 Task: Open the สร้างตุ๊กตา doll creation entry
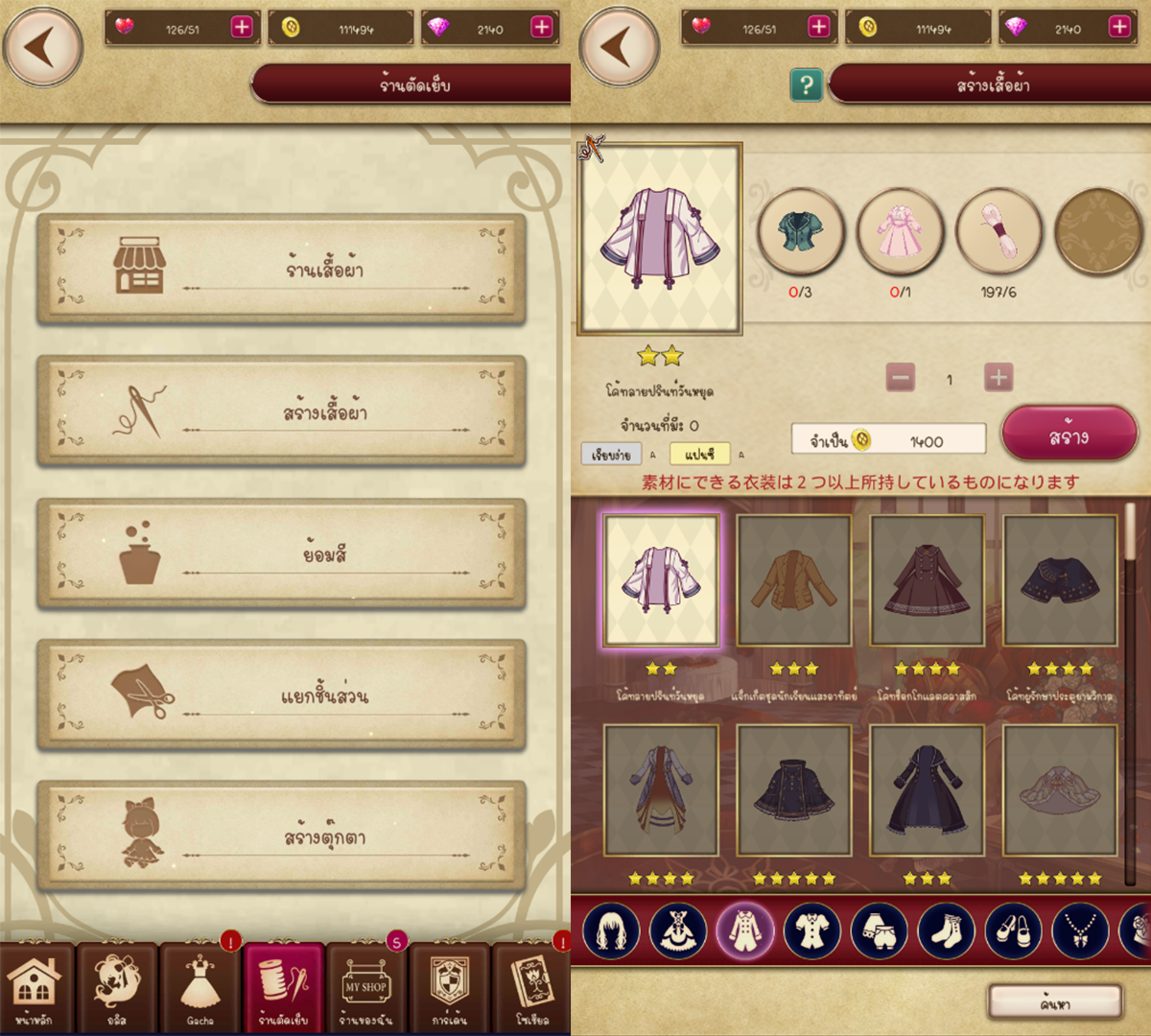tap(281, 836)
